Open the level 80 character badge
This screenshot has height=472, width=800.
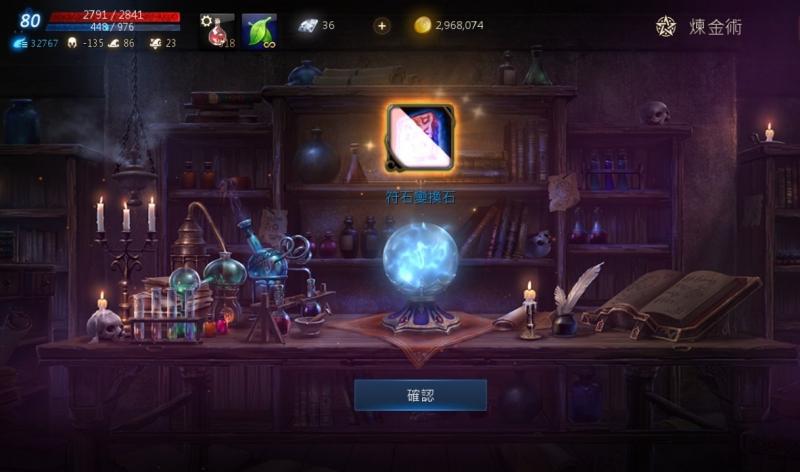[x=30, y=20]
